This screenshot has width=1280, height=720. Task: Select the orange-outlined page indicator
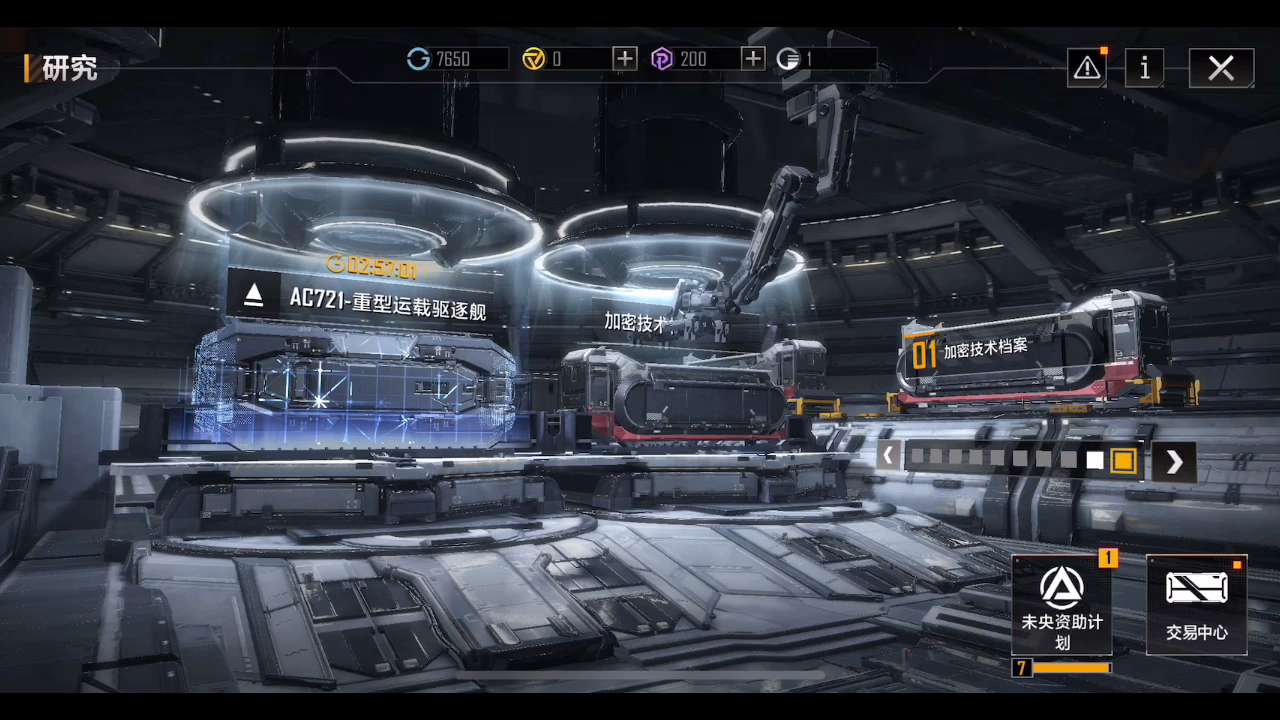click(x=1123, y=460)
